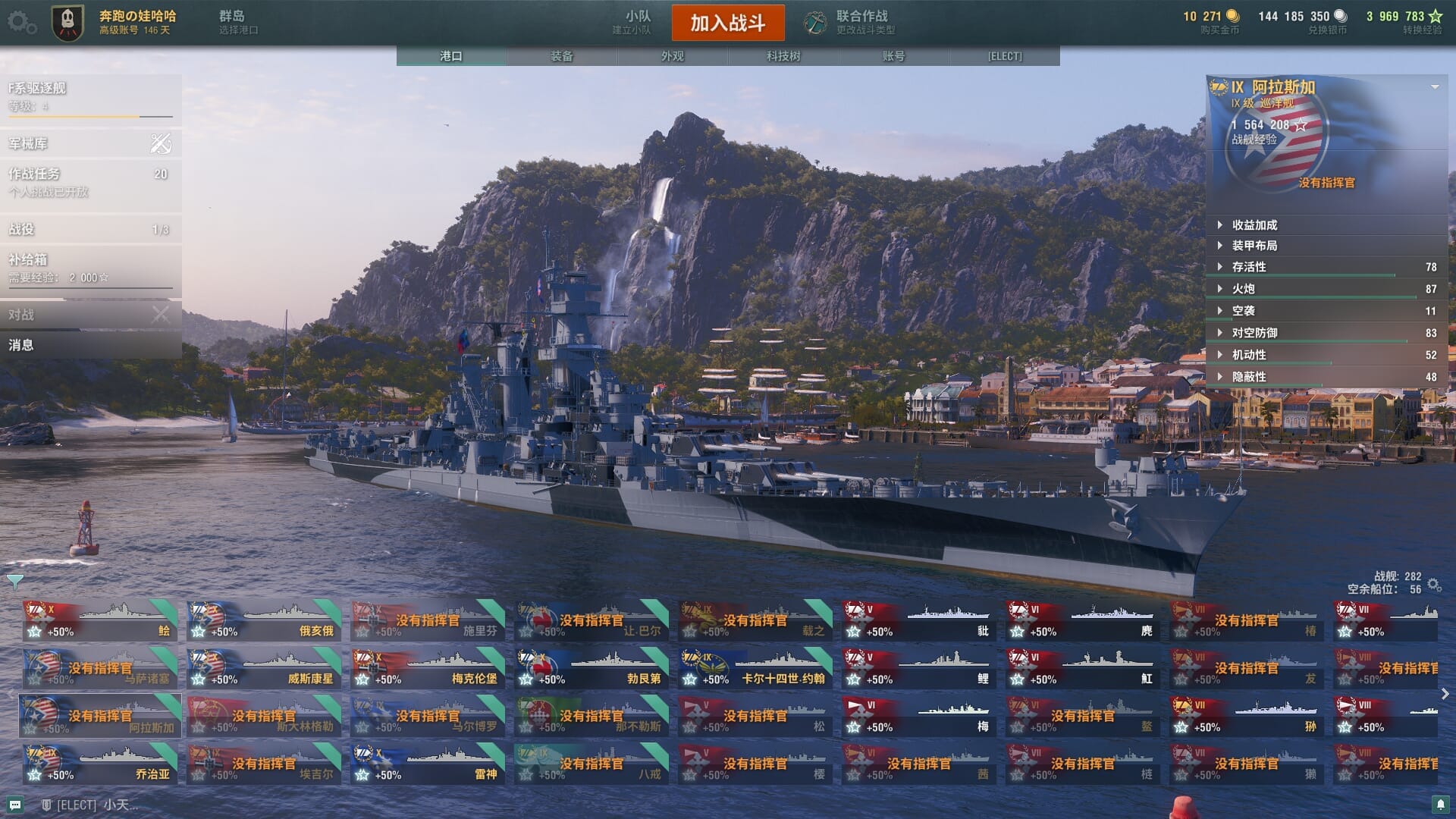
Task: Select the 科技树 tab
Action: click(x=783, y=56)
